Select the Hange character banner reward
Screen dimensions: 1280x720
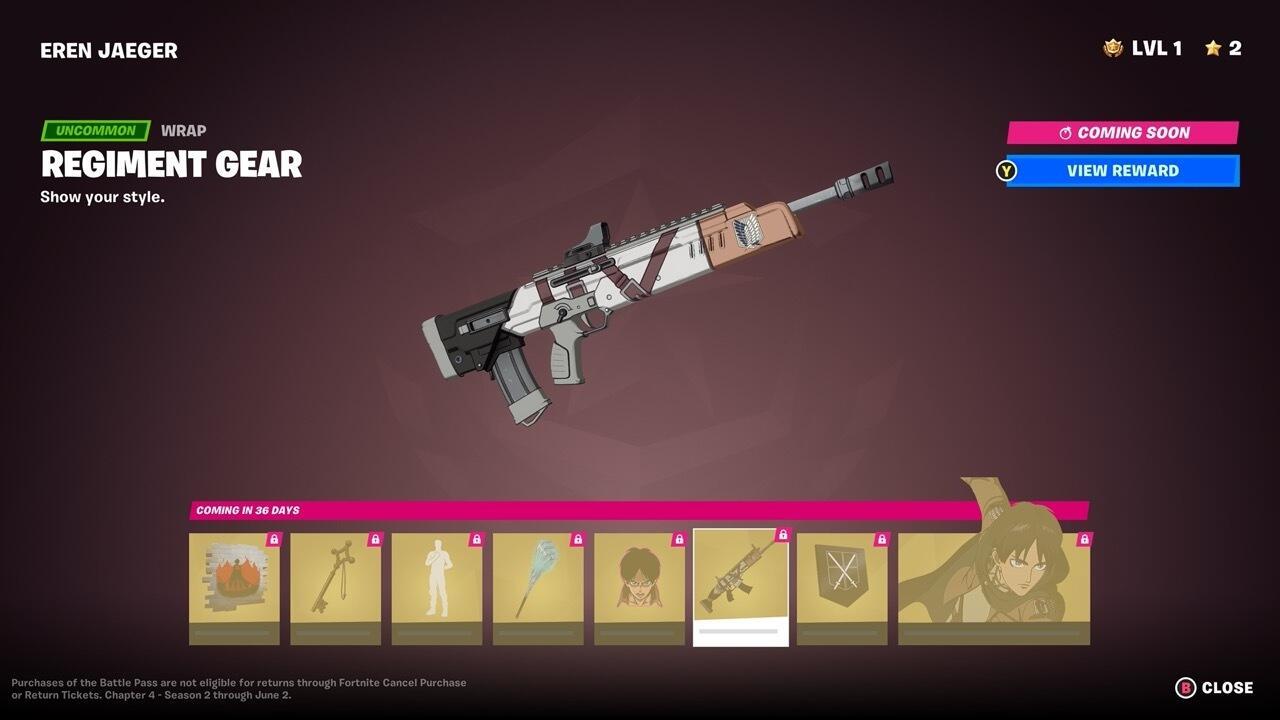640,587
